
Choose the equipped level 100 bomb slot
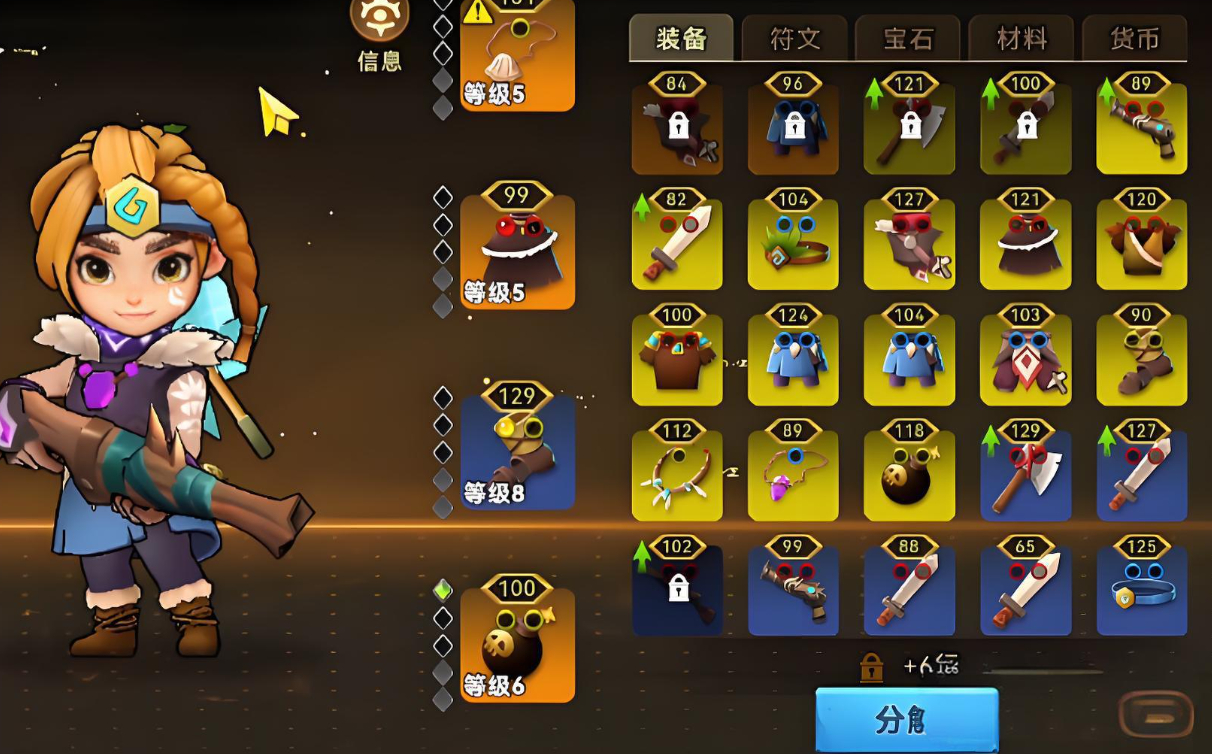click(x=517, y=645)
